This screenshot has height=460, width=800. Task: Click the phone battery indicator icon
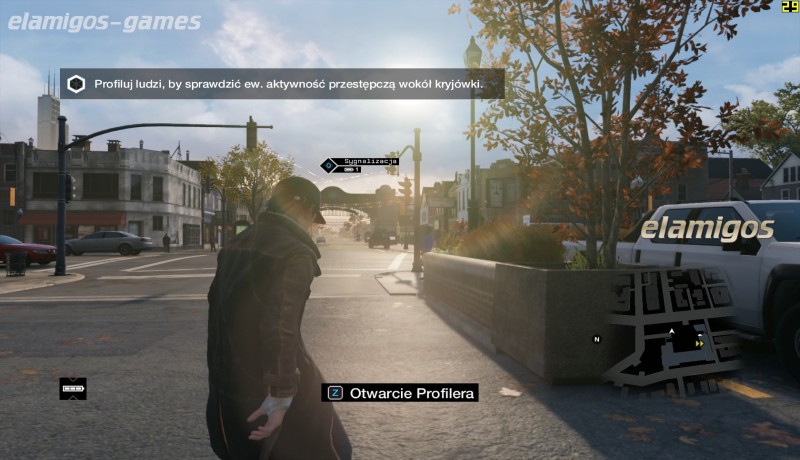pos(73,389)
